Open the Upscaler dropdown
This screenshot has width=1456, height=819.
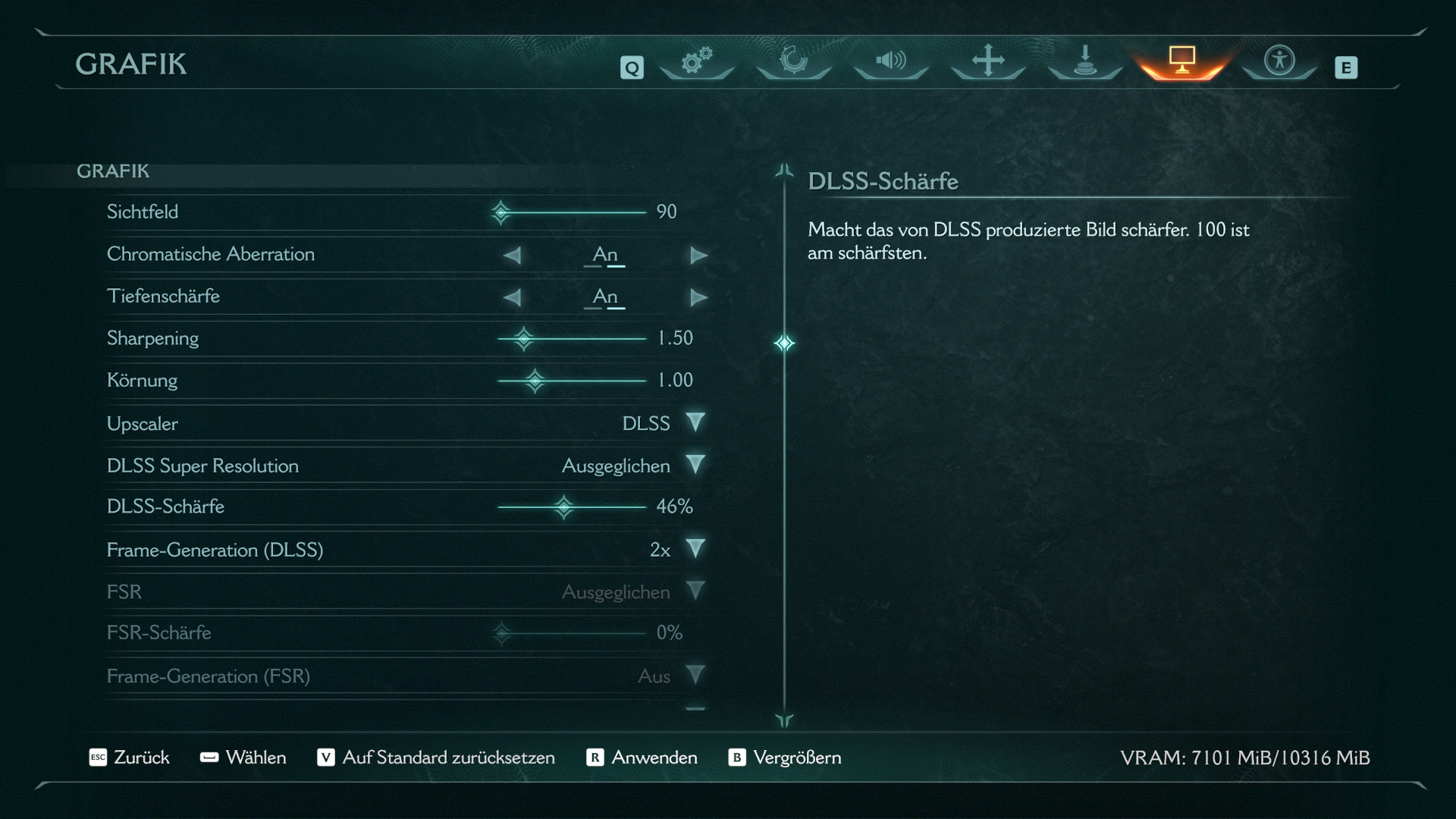click(695, 422)
